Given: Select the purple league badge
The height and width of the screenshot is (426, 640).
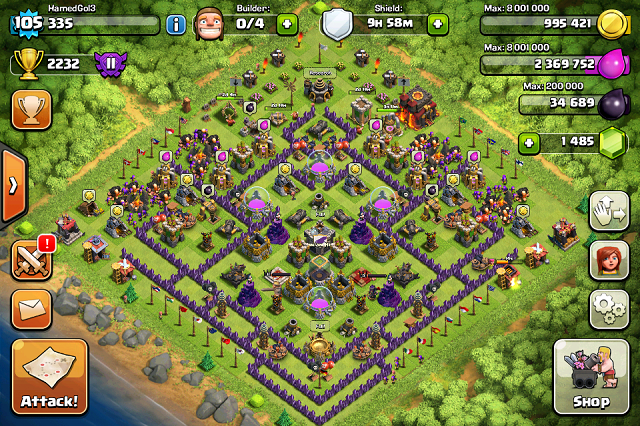Looking at the screenshot, I should pos(112,65).
